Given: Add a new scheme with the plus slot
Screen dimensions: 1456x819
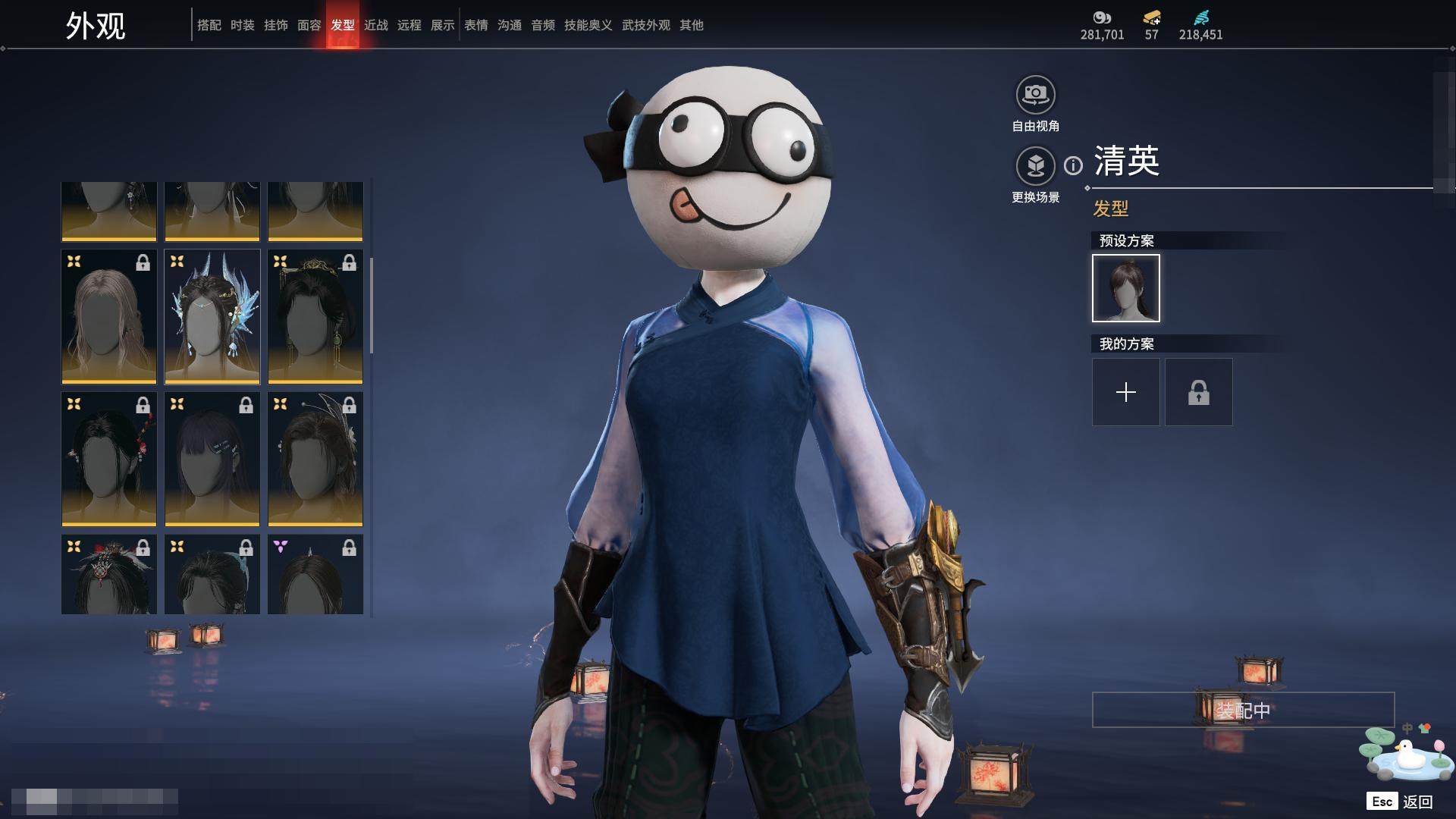Looking at the screenshot, I should point(1125,392).
